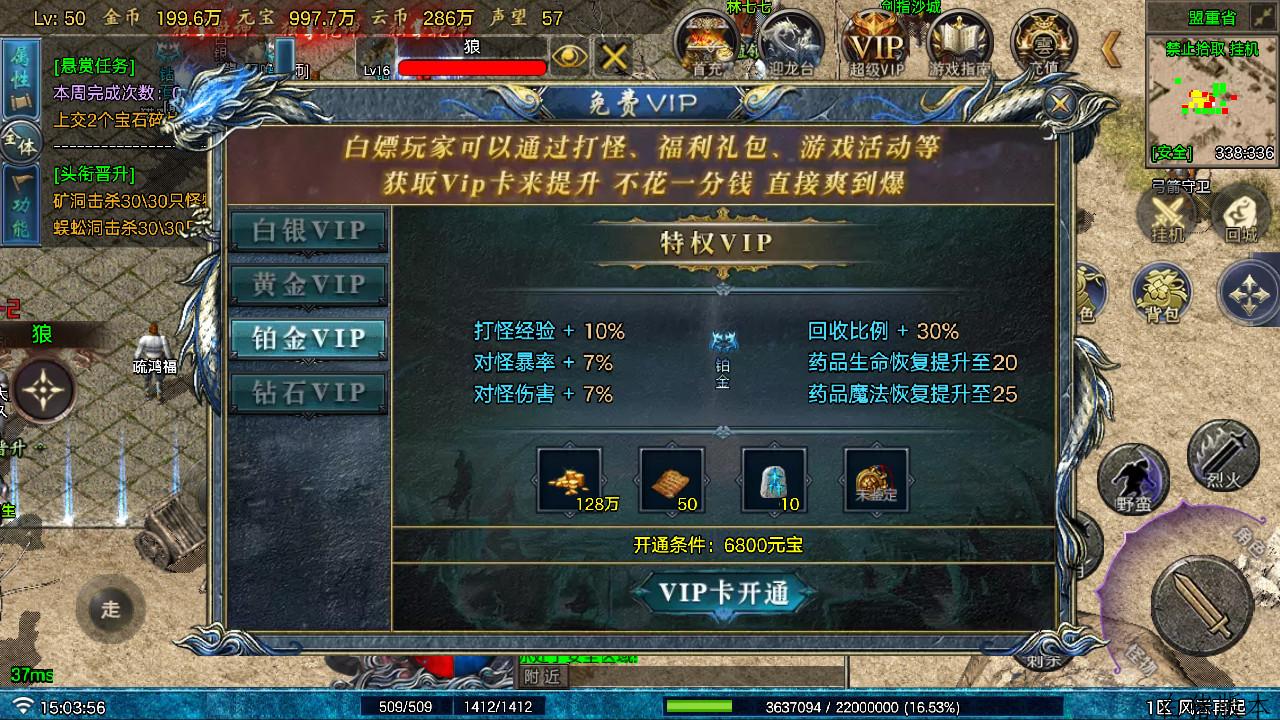1280x720 pixels.
Task: Open the 全体 chat channel selector
Action: tap(22, 140)
